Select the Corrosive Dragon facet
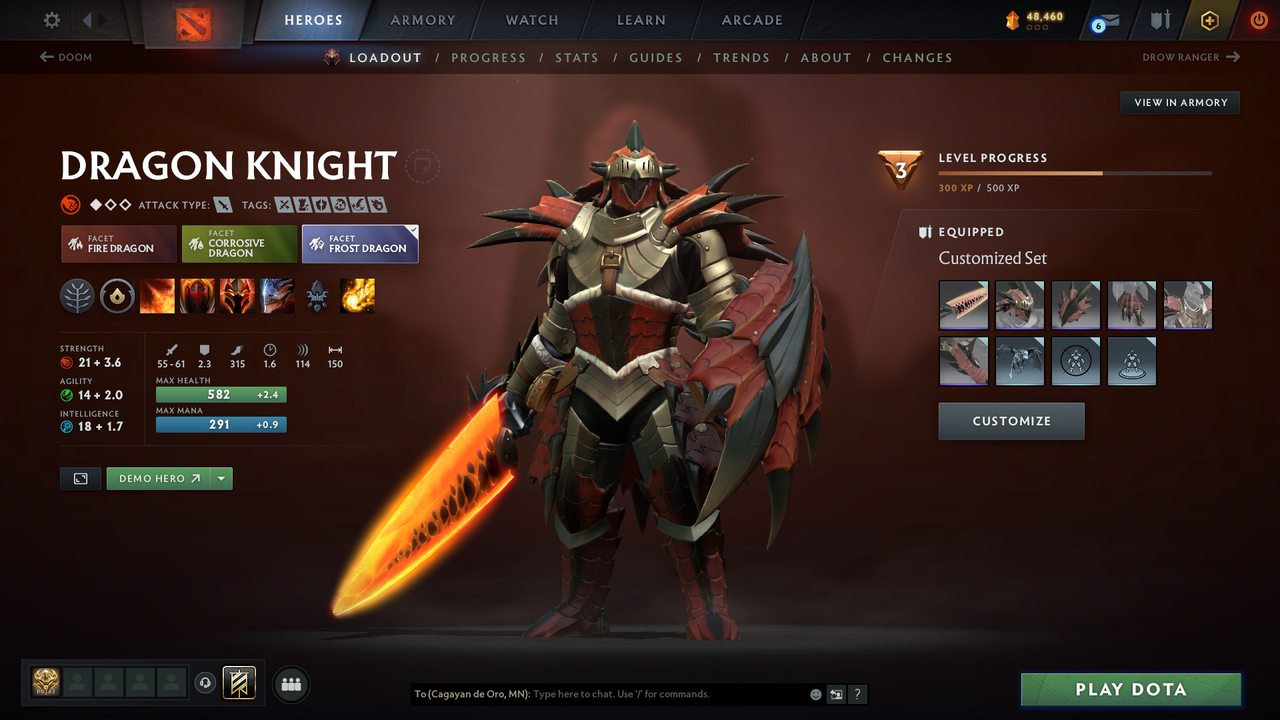Screen dimensions: 1280x720 pos(239,244)
